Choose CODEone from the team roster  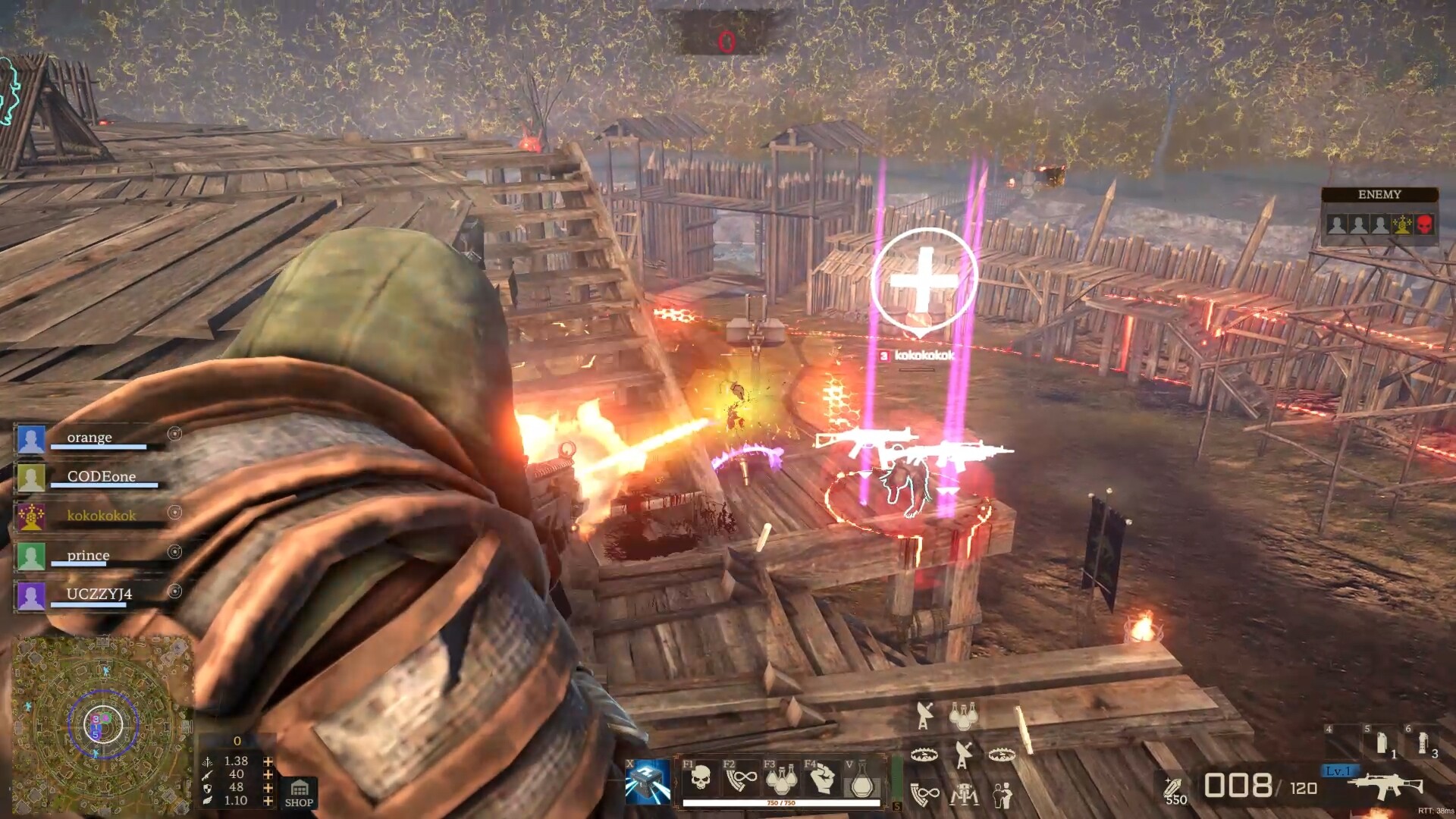pos(101,478)
